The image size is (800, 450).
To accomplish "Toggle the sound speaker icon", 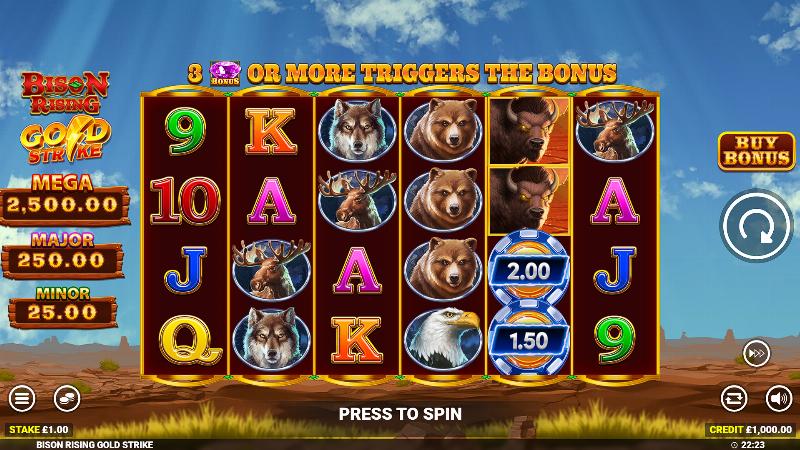I will tap(778, 397).
